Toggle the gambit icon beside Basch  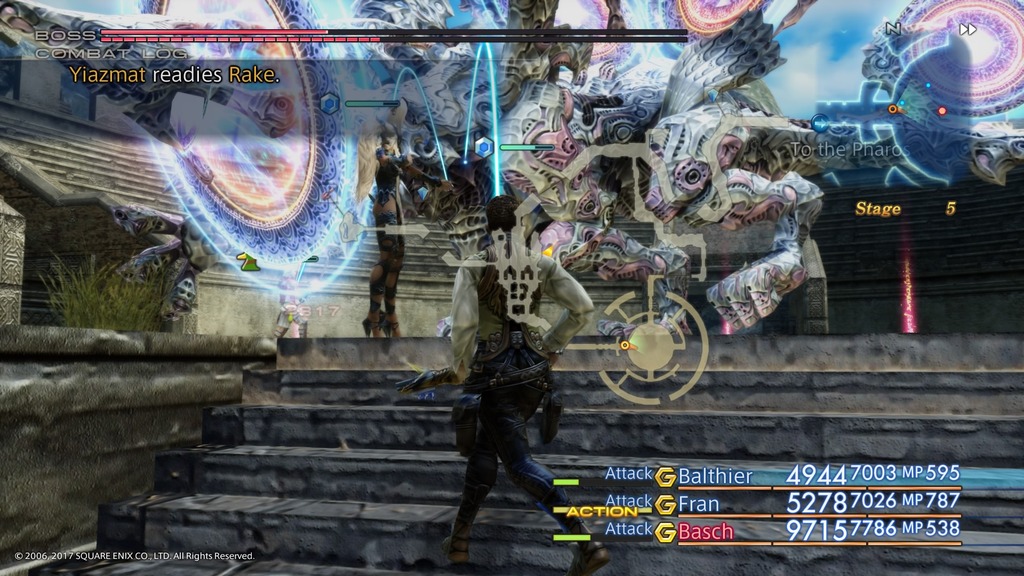(665, 532)
